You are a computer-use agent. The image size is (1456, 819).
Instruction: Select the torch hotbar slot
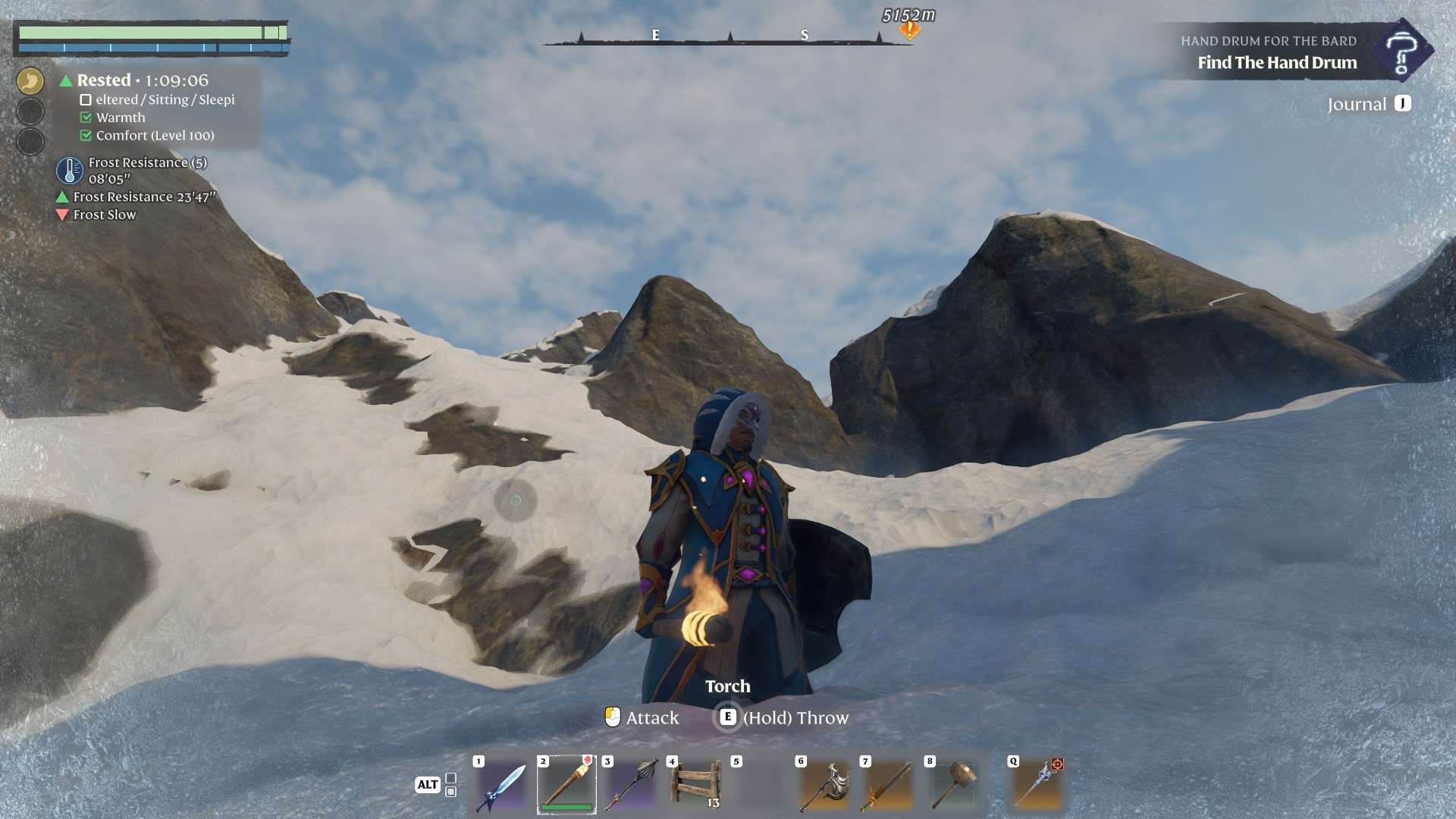[566, 785]
